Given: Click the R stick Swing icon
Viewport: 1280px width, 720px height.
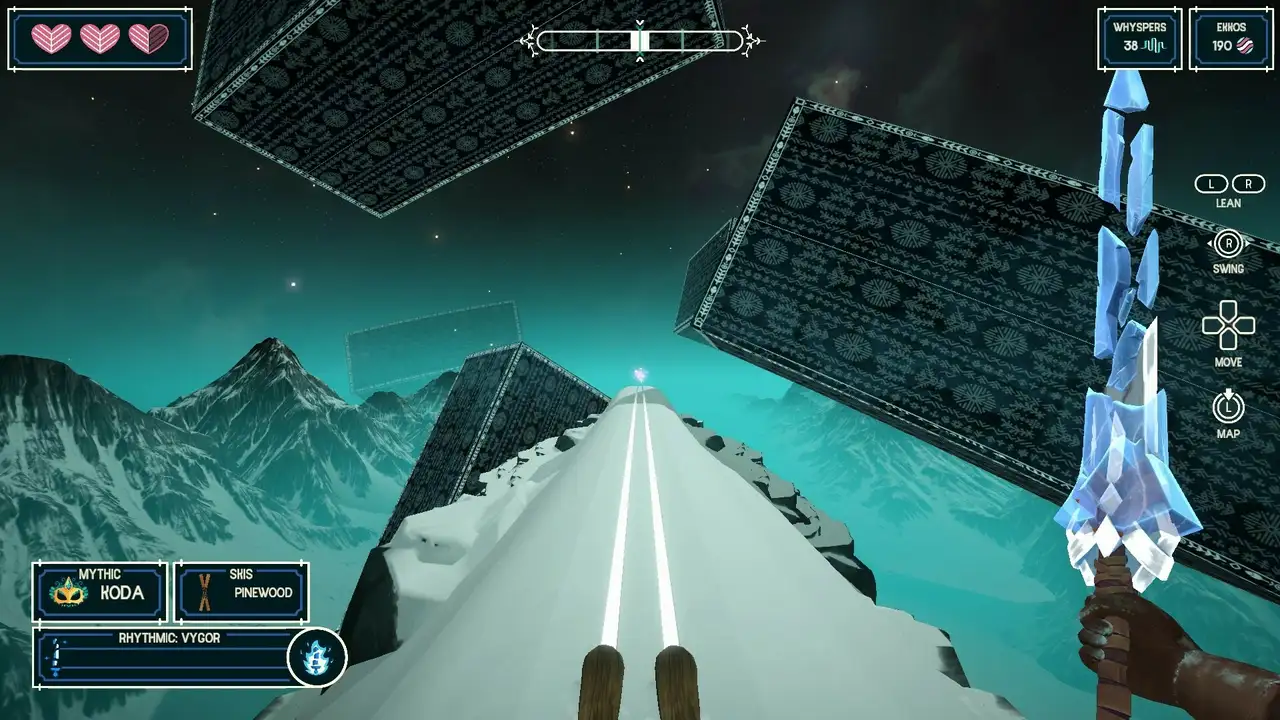Looking at the screenshot, I should tap(1227, 241).
